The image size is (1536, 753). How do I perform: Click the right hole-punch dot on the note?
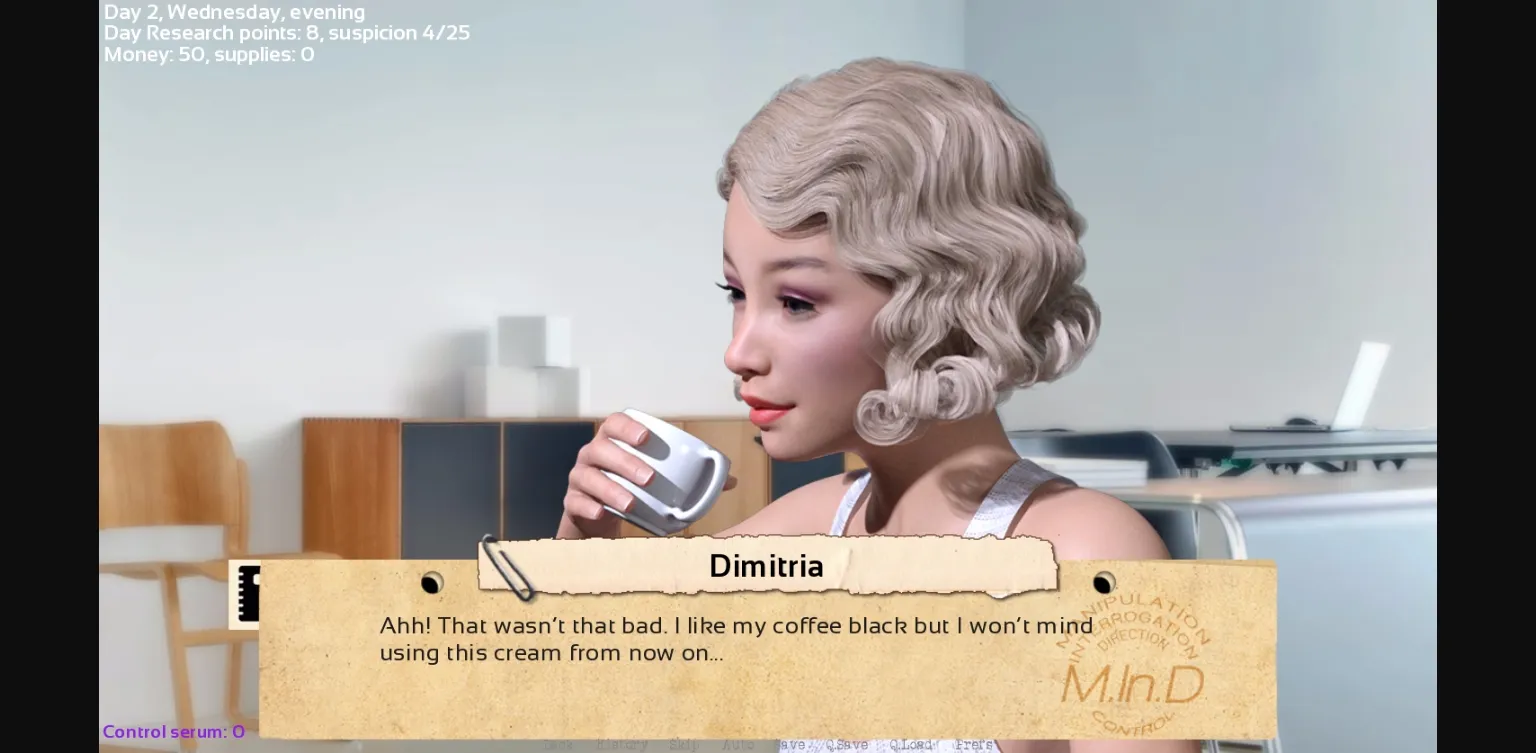point(1103,583)
